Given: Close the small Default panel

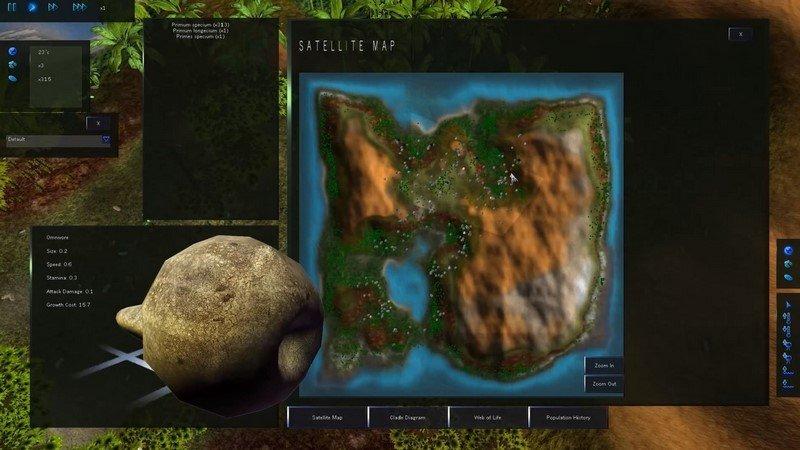Looking at the screenshot, I should point(99,122).
